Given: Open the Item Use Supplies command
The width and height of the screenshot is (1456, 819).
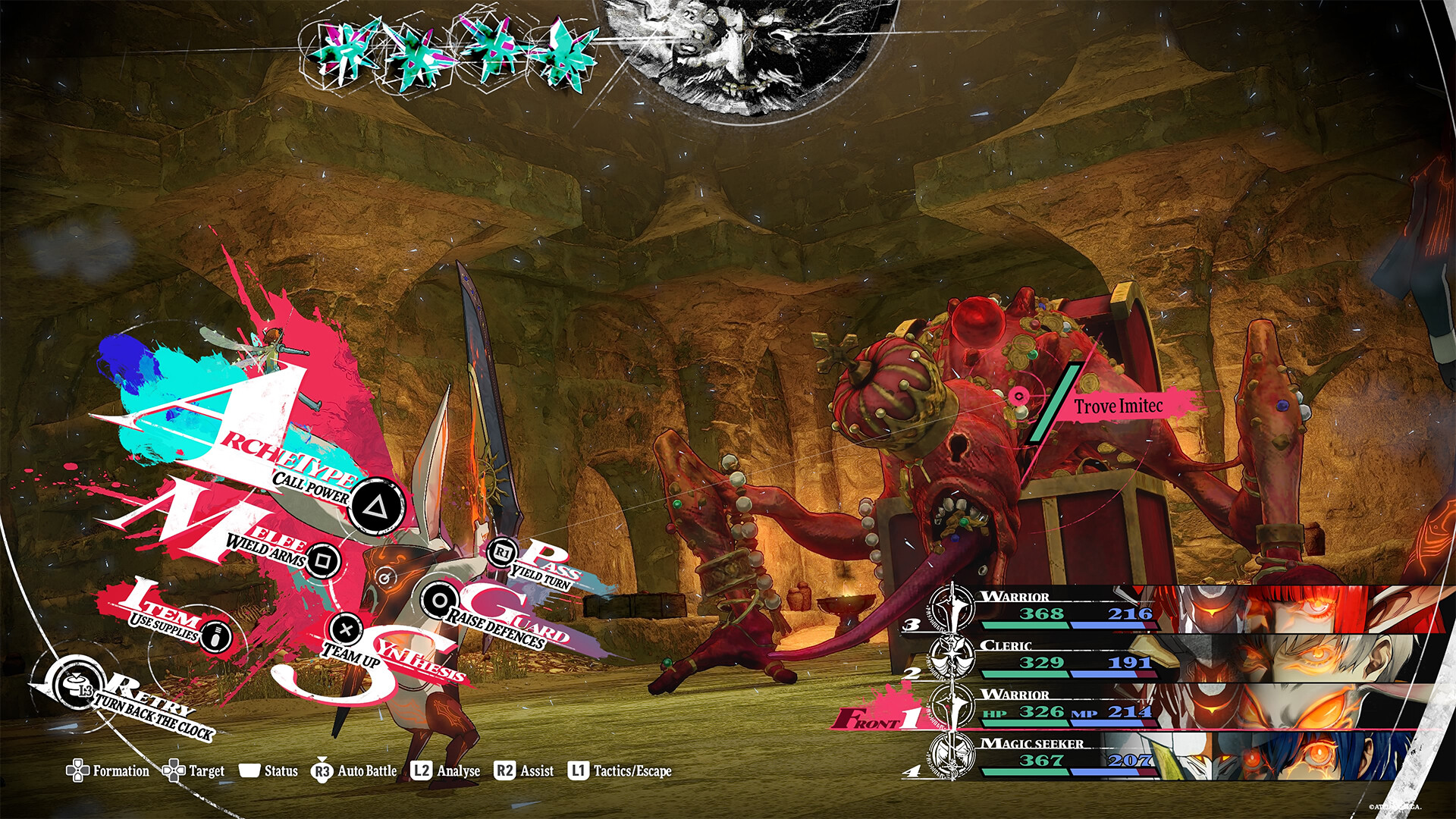Looking at the screenshot, I should click(215, 635).
